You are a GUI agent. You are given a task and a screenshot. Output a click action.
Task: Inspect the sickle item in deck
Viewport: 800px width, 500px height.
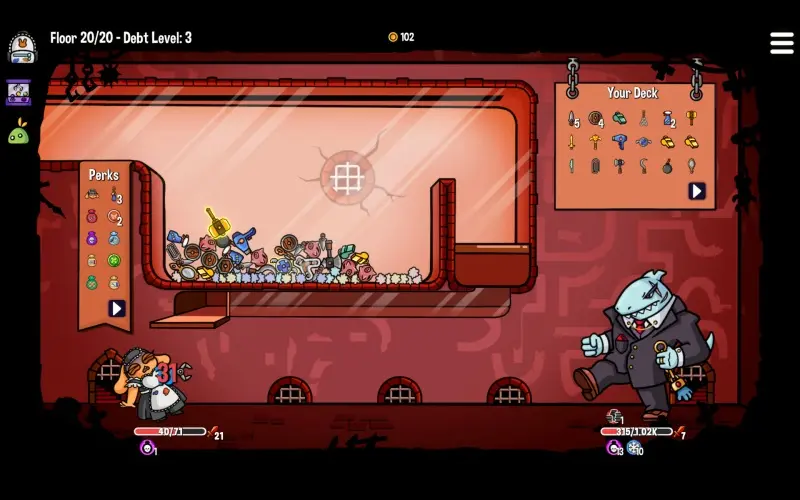[643, 166]
